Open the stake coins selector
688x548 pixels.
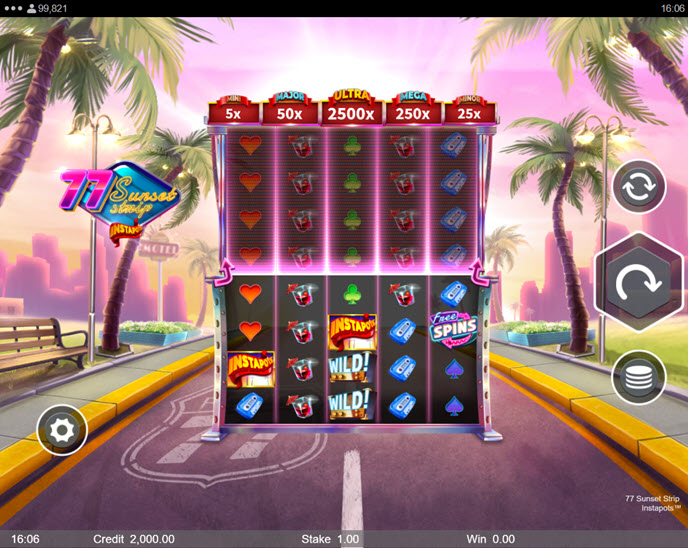coord(638,377)
